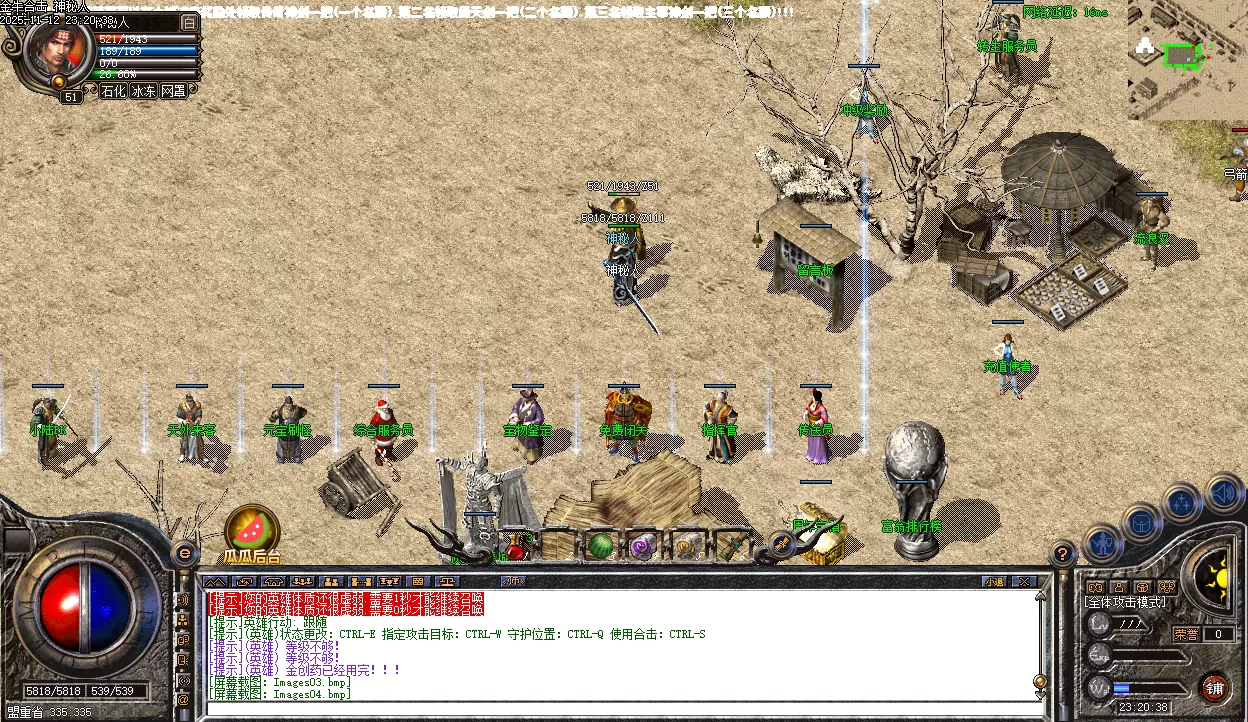This screenshot has width=1248, height=722.
Task: Use the red potion in the hotbar
Action: point(515,547)
